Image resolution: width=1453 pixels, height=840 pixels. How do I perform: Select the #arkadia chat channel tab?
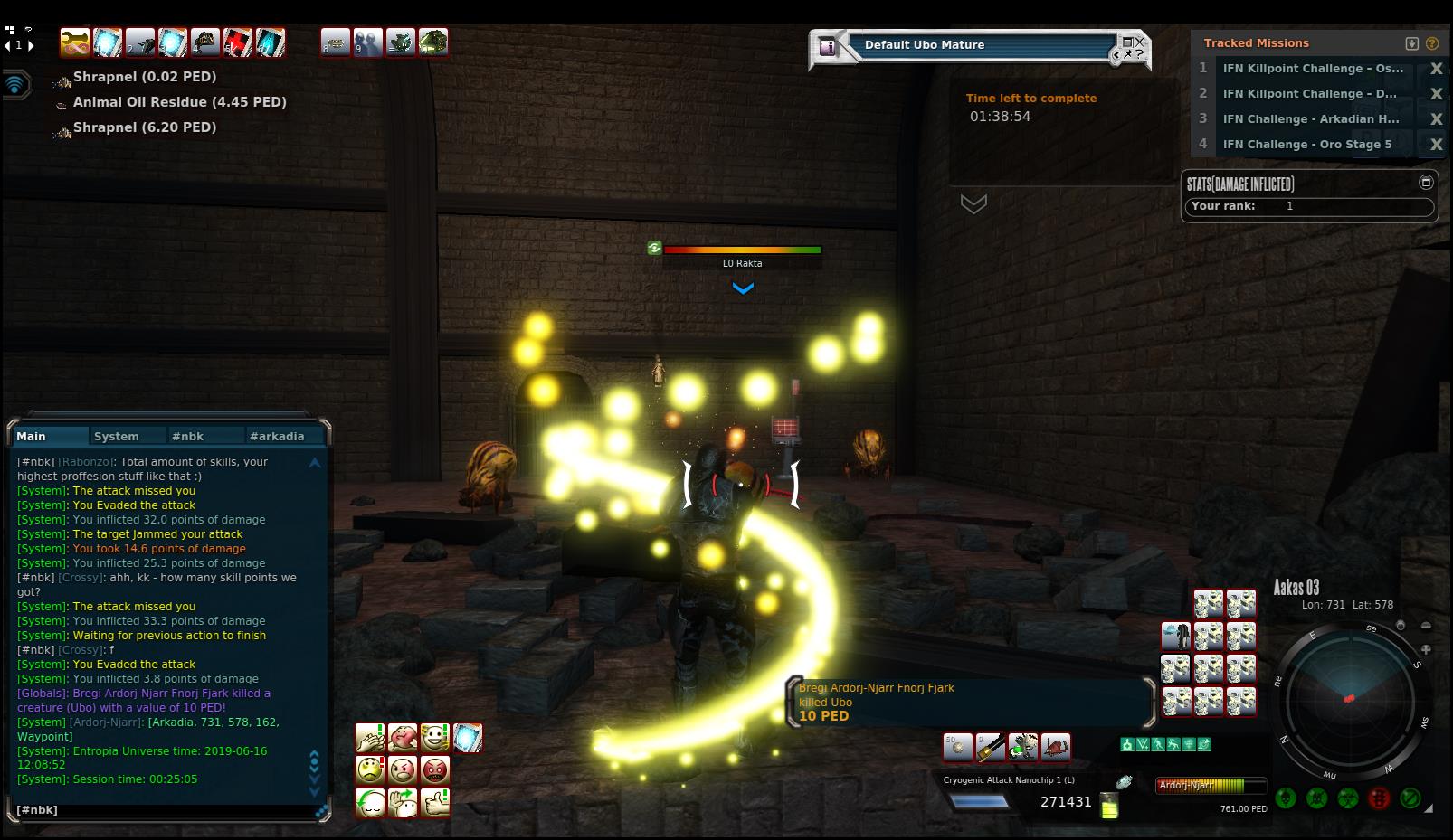pyautogui.click(x=277, y=436)
